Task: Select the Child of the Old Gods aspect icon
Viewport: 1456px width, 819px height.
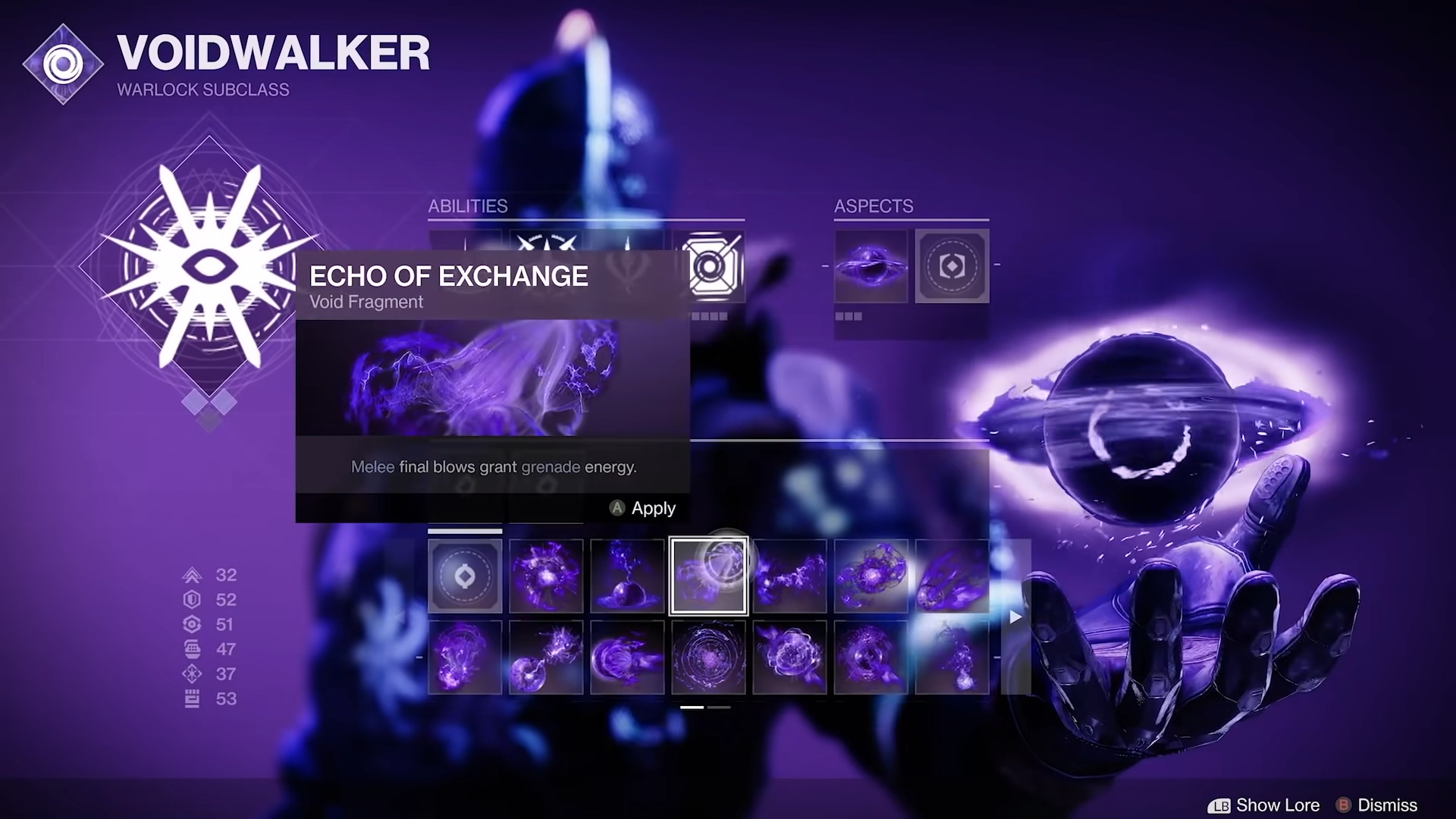Action: click(871, 267)
